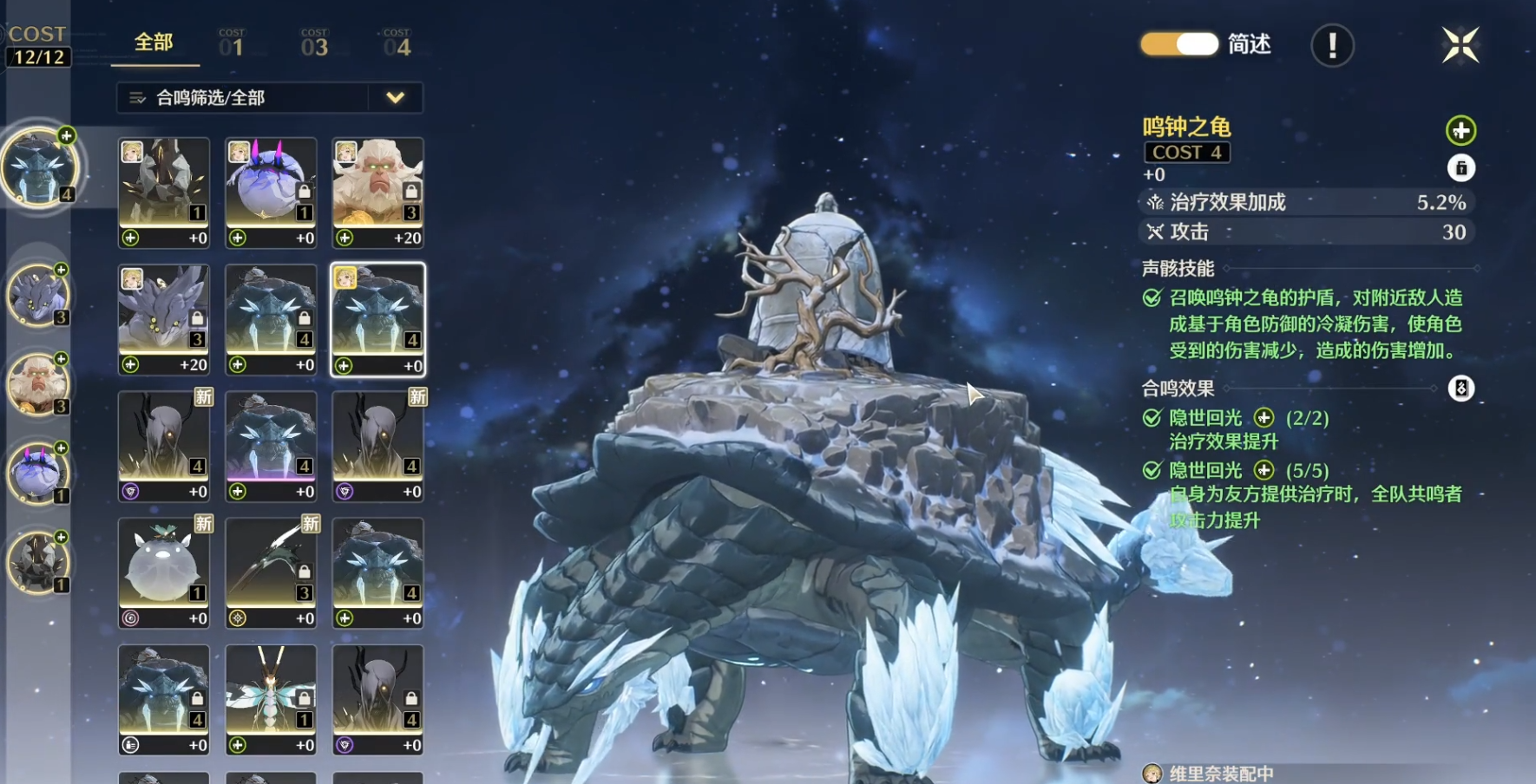1536x784 pixels.
Task: Click the green plus beside 鸣钟之龟 title
Action: pyautogui.click(x=1461, y=131)
